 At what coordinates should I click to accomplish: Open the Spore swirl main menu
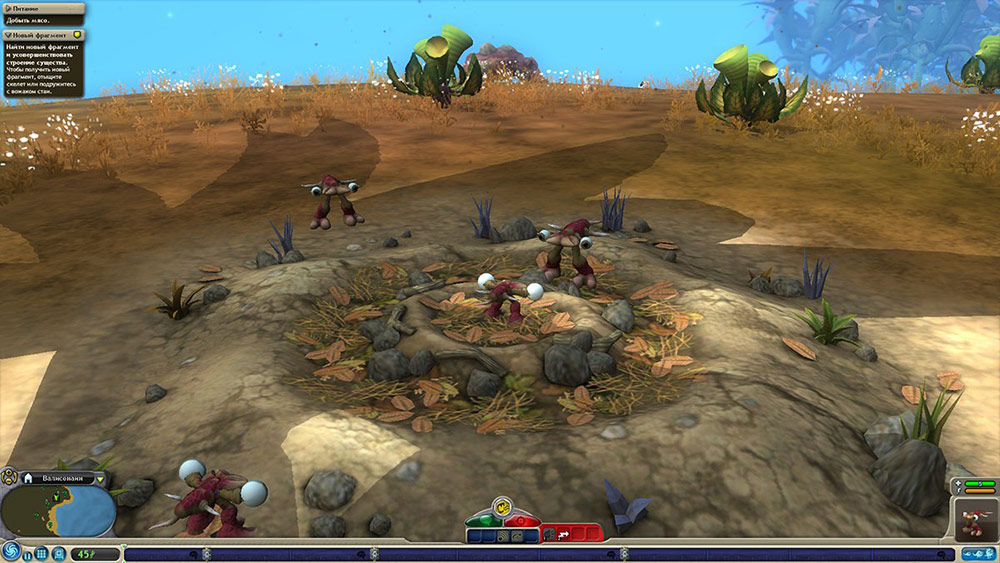tap(10, 552)
